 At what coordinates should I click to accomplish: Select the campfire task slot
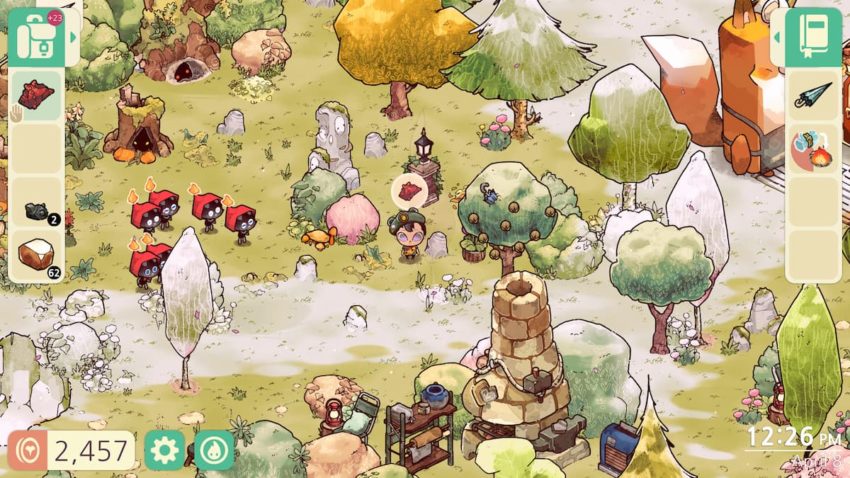(x=811, y=150)
